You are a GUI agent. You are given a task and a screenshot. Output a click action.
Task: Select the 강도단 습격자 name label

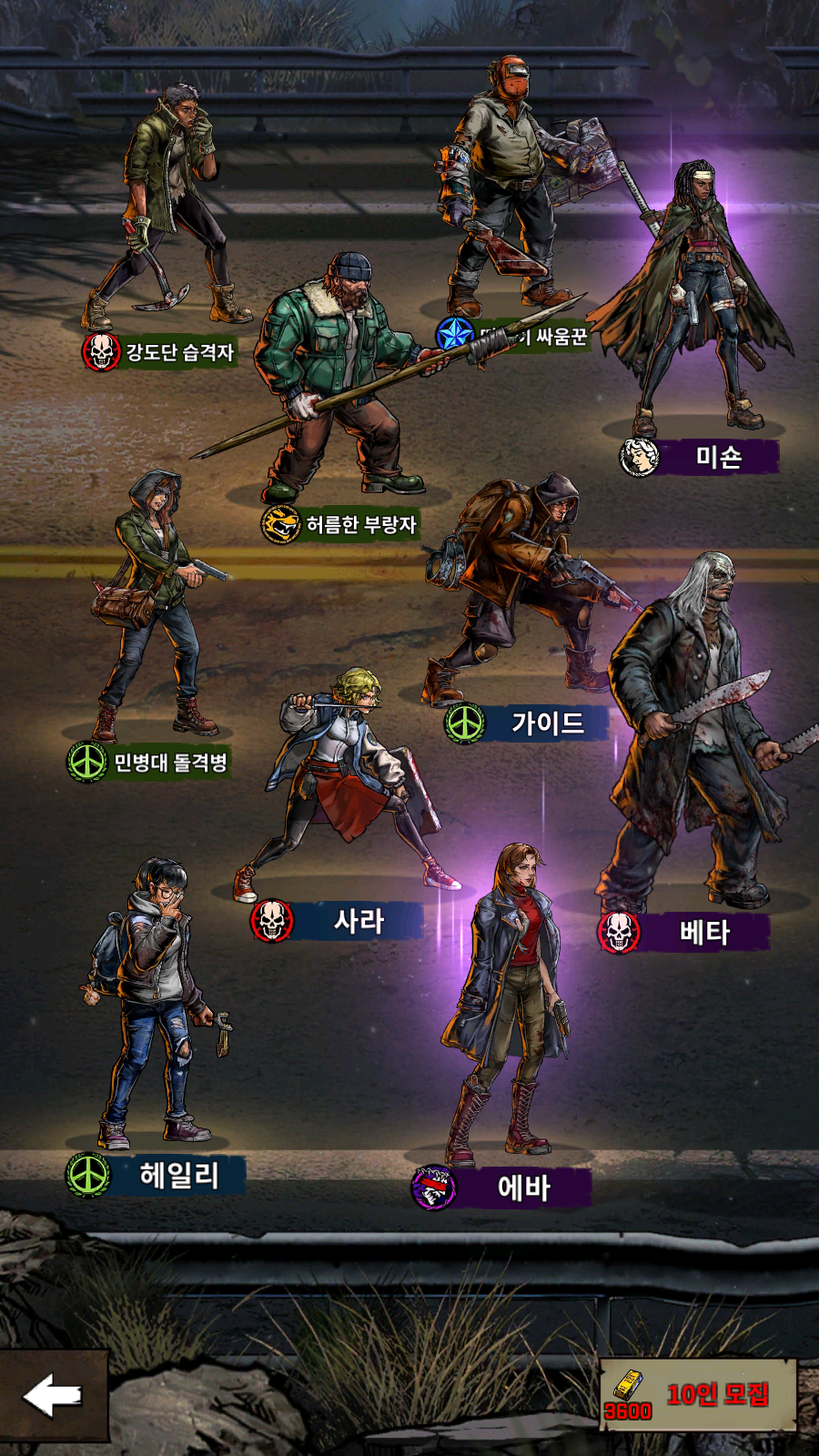pos(179,352)
